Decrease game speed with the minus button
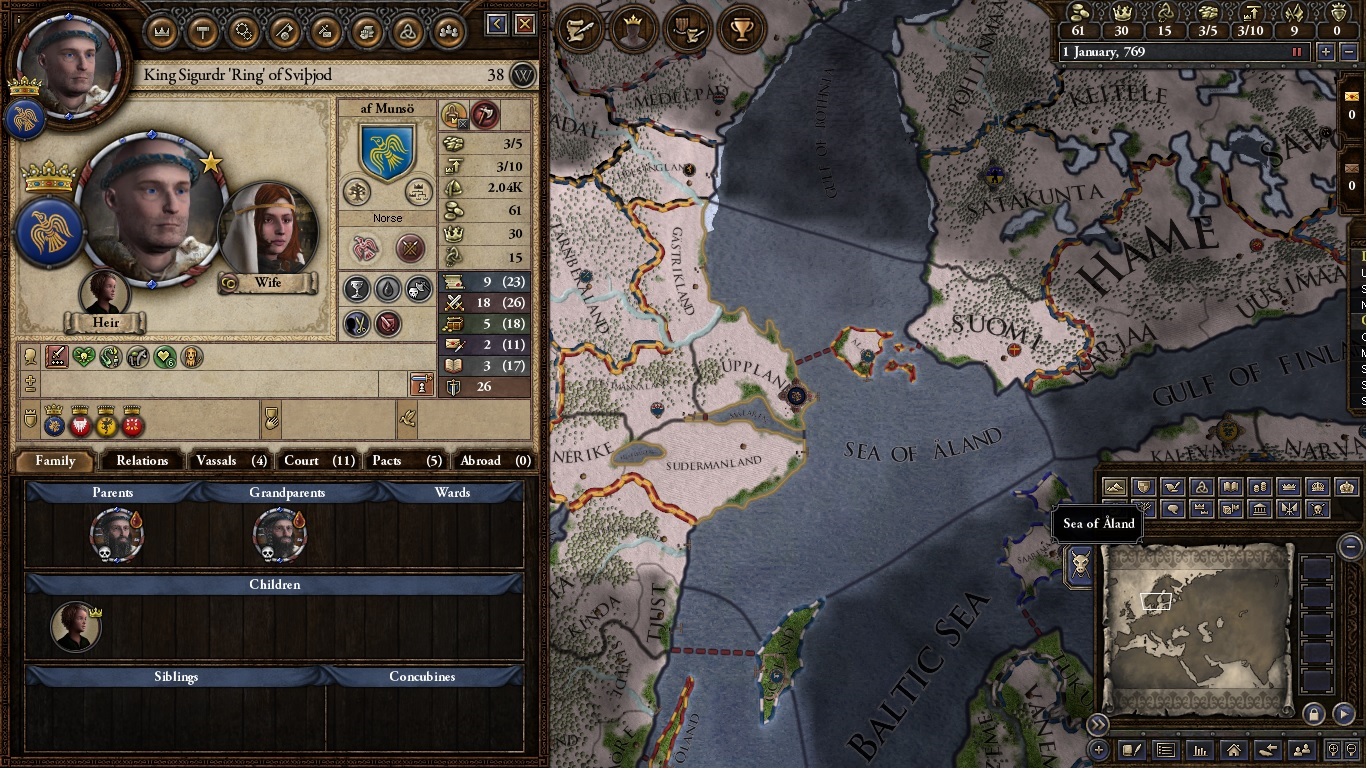This screenshot has height=770, width=1367. pyautogui.click(x=1346, y=52)
